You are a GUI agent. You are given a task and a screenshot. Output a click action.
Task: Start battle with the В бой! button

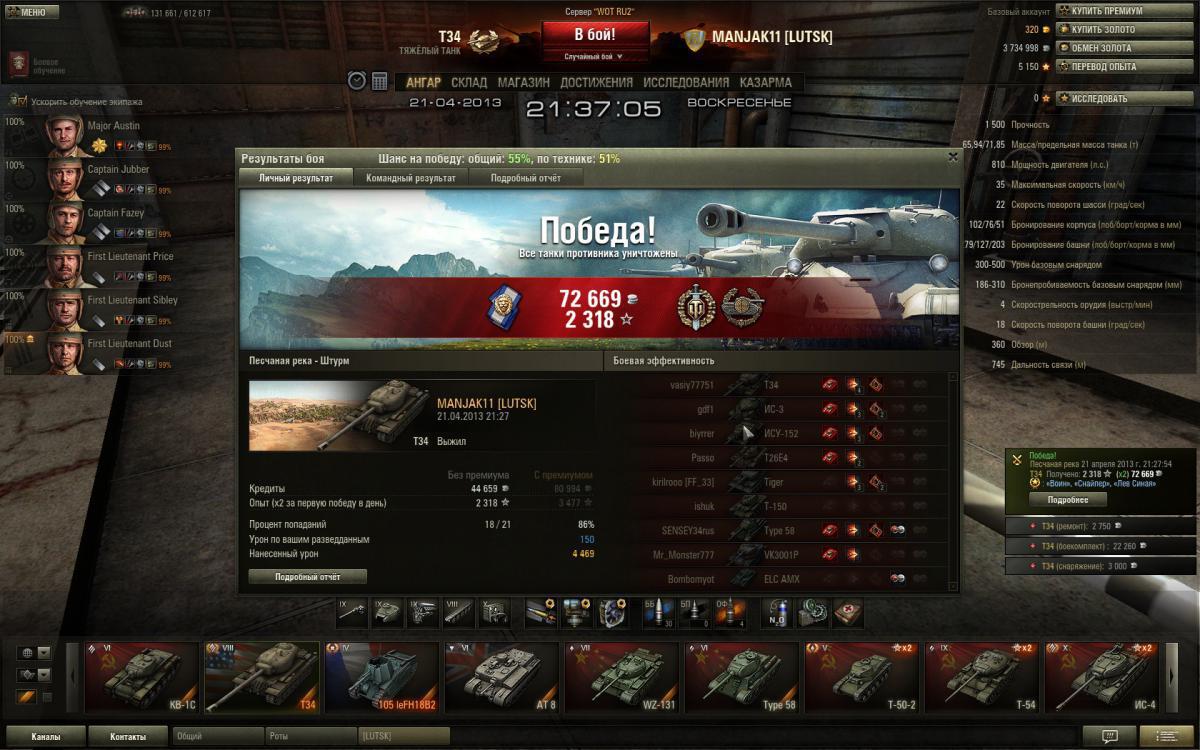point(595,33)
